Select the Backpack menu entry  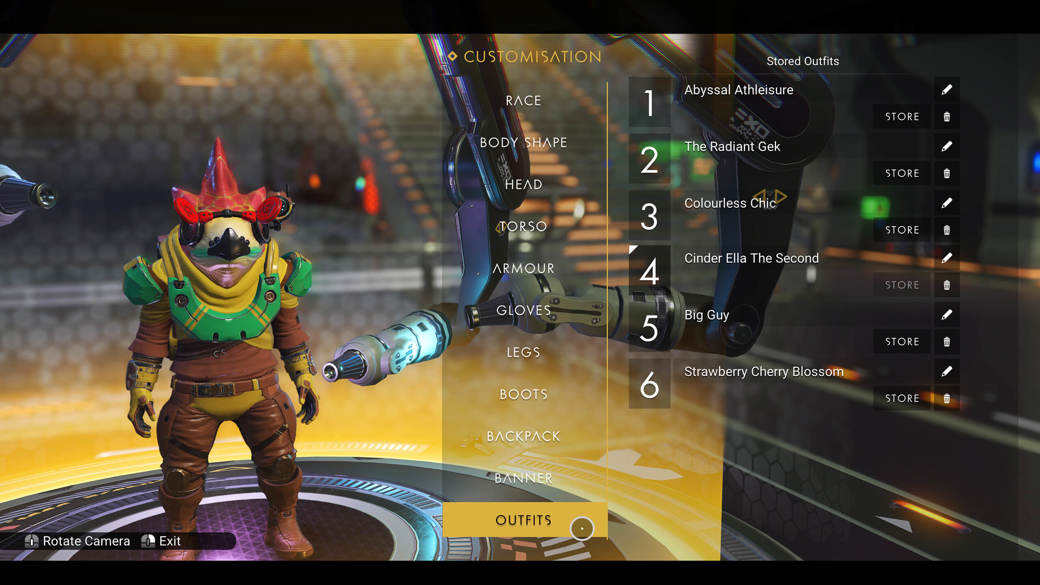523,437
